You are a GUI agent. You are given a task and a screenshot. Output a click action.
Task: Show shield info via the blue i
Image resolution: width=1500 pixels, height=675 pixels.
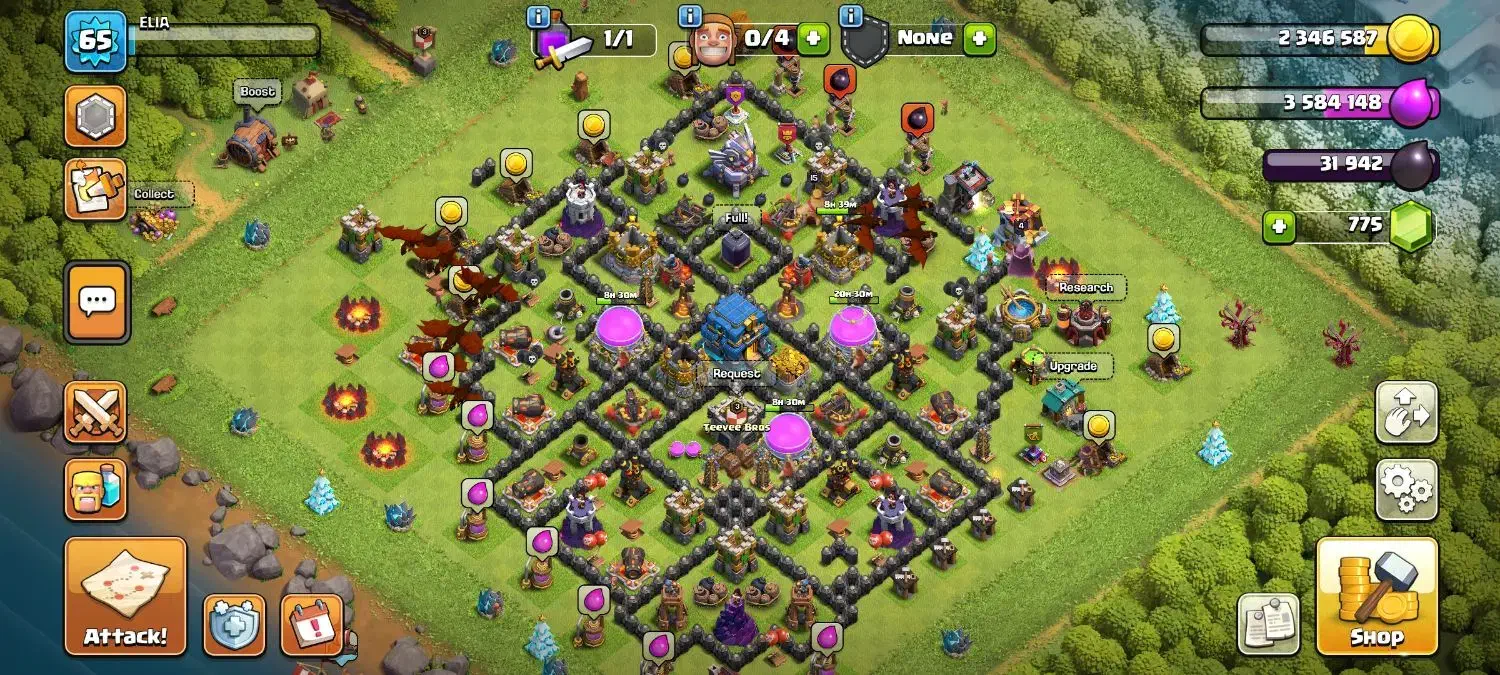tap(851, 16)
